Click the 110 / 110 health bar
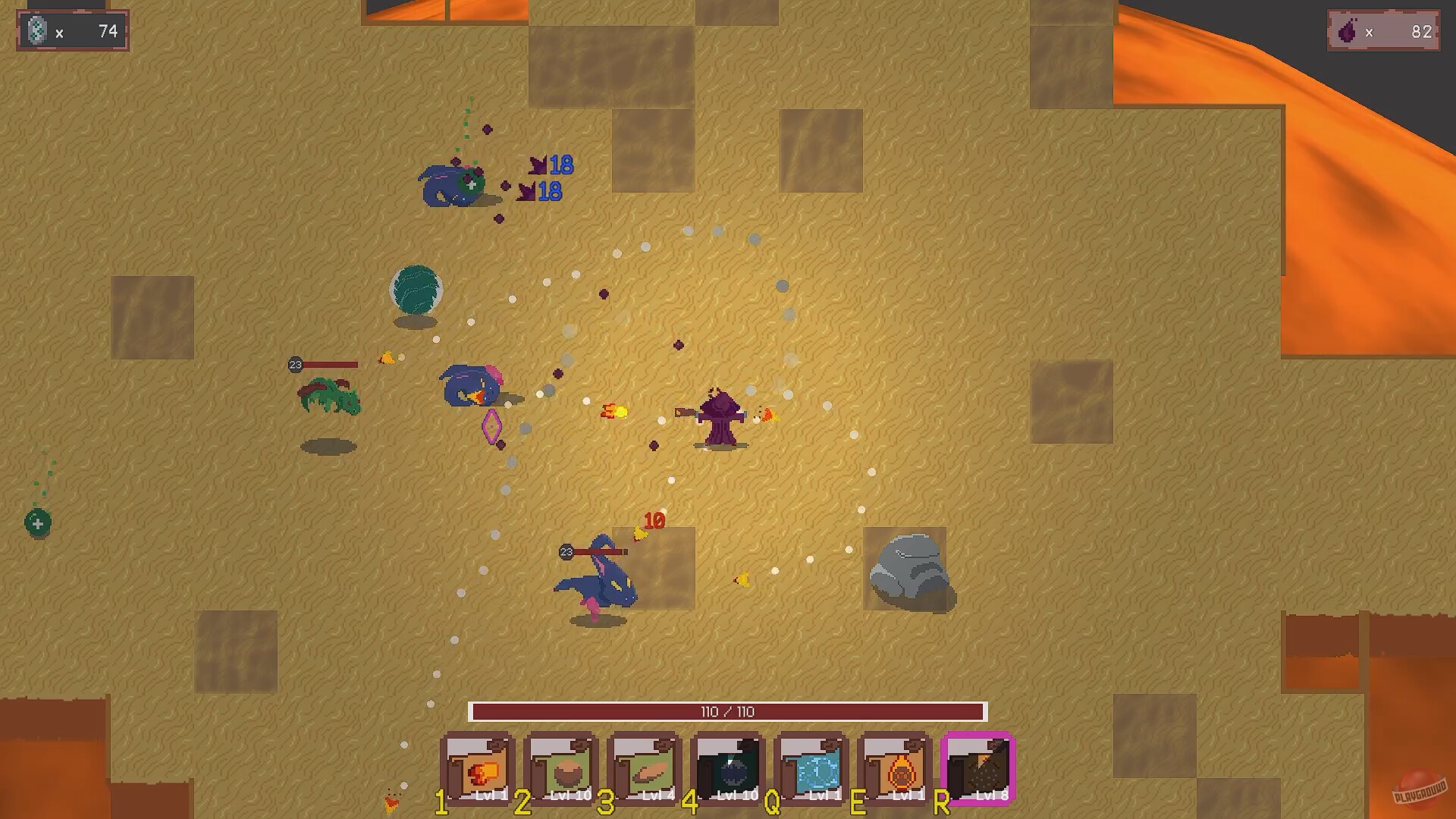 click(729, 711)
